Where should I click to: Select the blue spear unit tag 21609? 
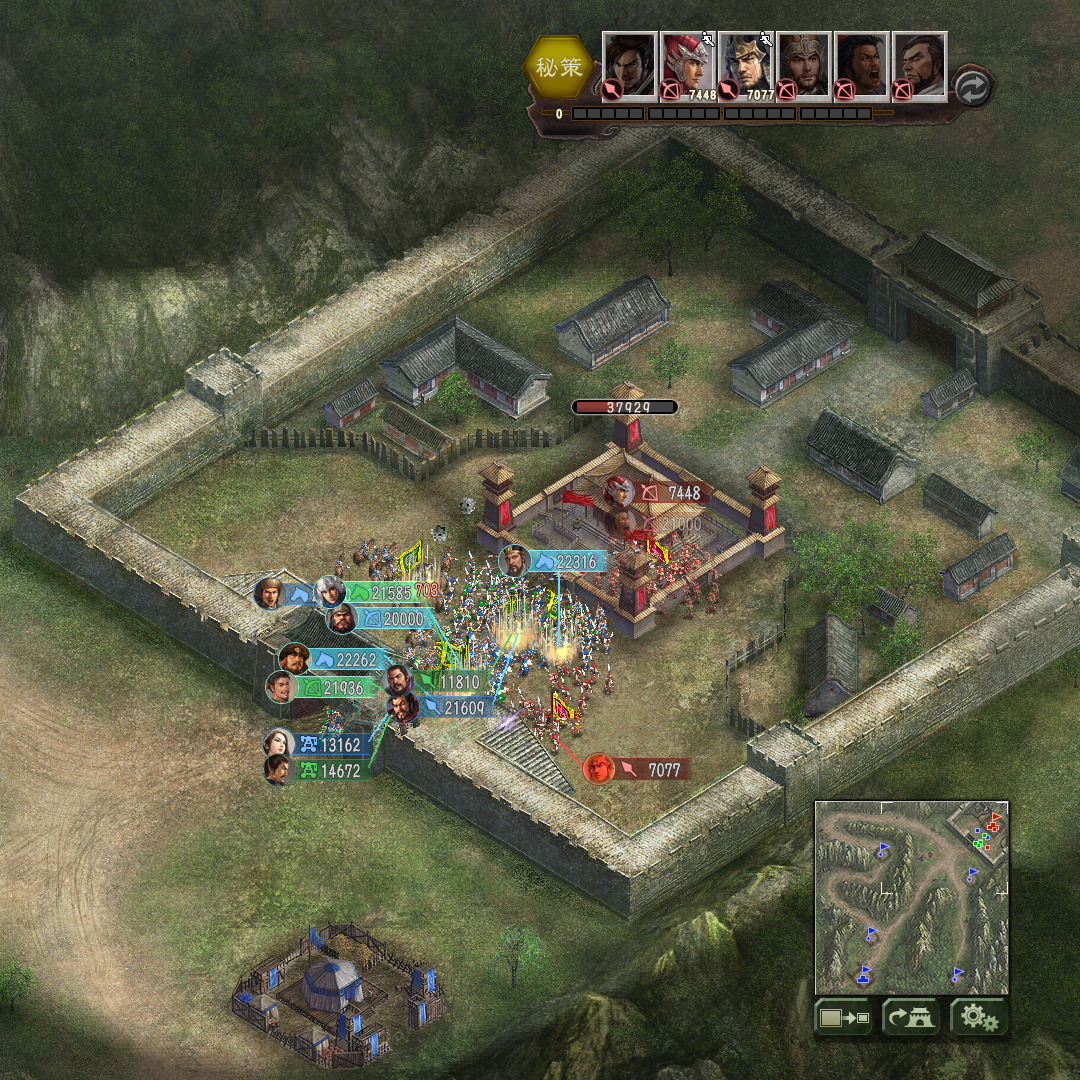tap(453, 708)
